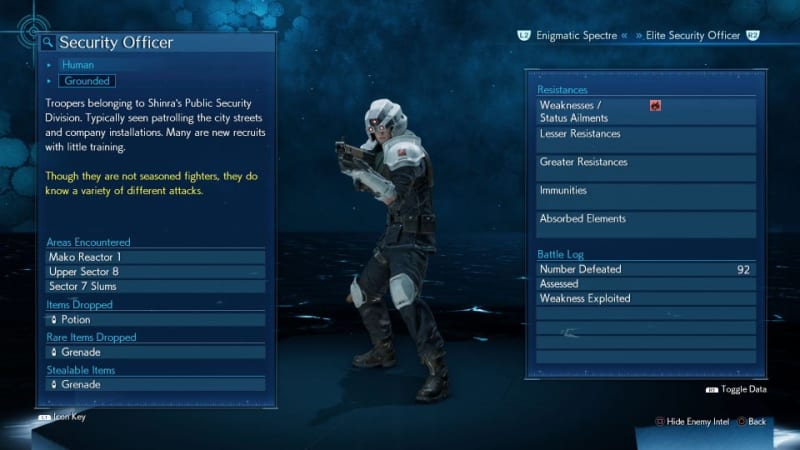Select the Greater Resistances row

pos(645,166)
